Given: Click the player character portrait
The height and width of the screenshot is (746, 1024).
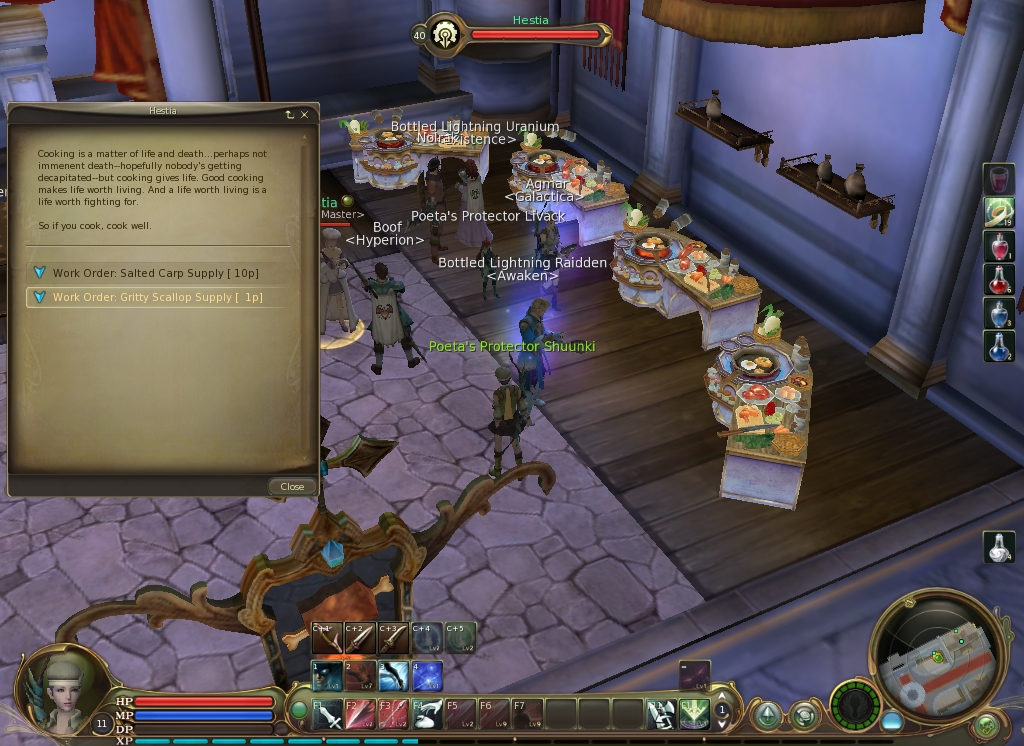Looking at the screenshot, I should coord(65,690).
